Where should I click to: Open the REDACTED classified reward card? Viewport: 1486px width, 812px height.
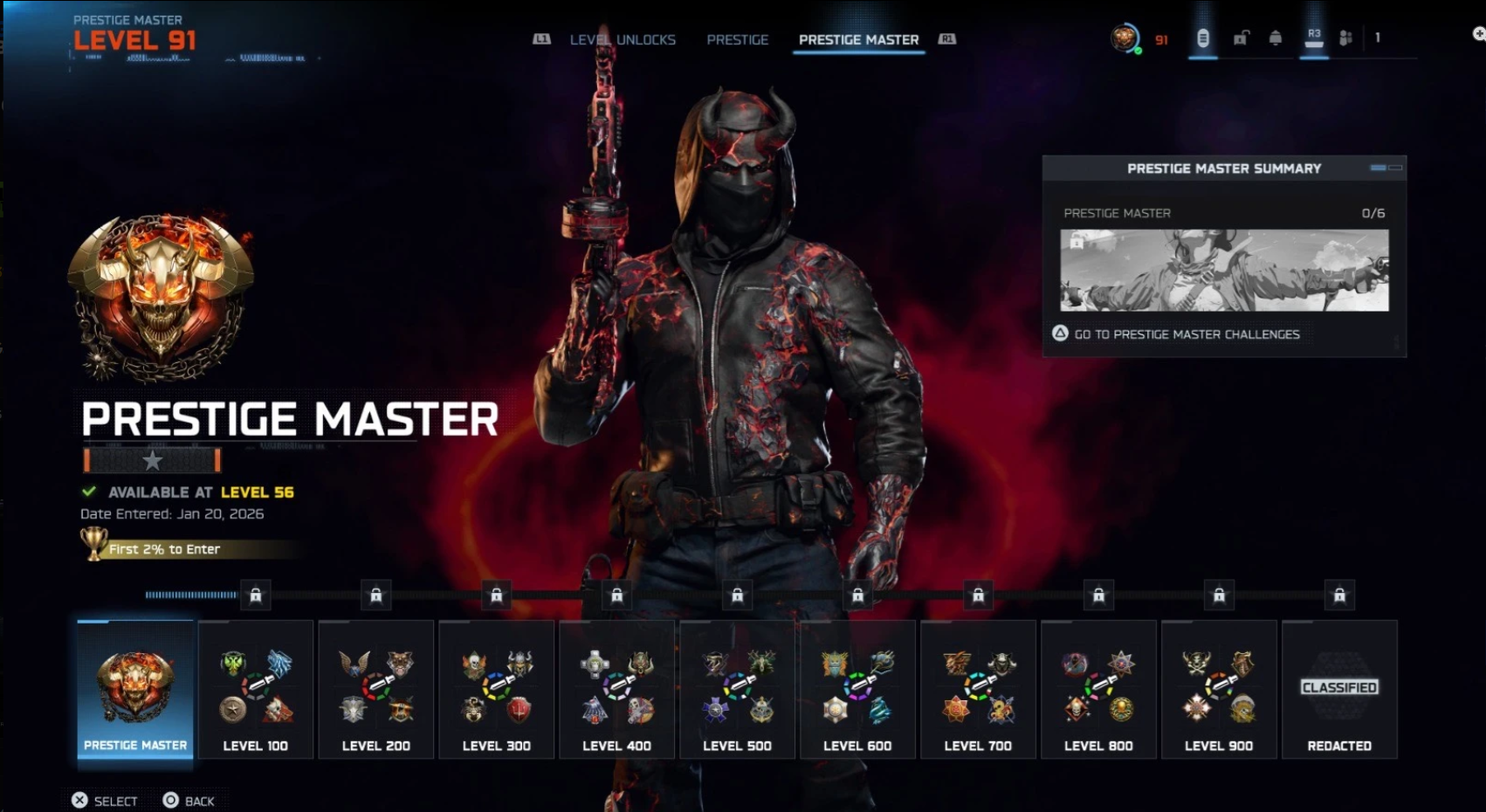point(1339,690)
